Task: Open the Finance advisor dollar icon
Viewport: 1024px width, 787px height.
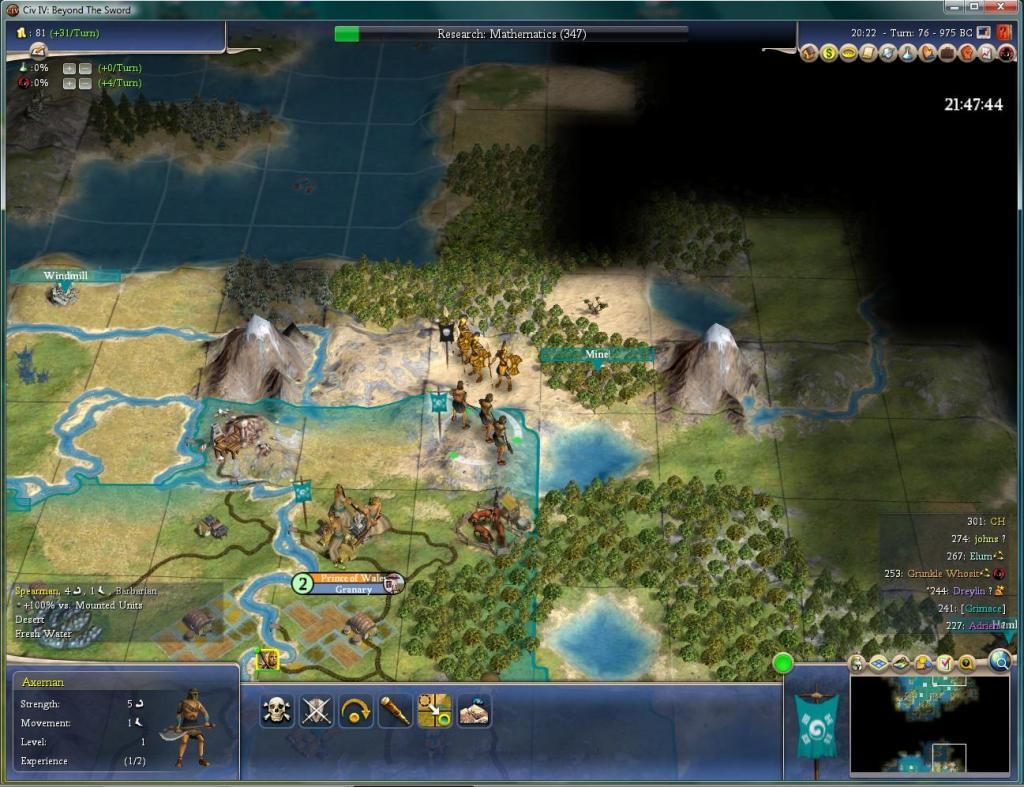Action: click(x=829, y=53)
